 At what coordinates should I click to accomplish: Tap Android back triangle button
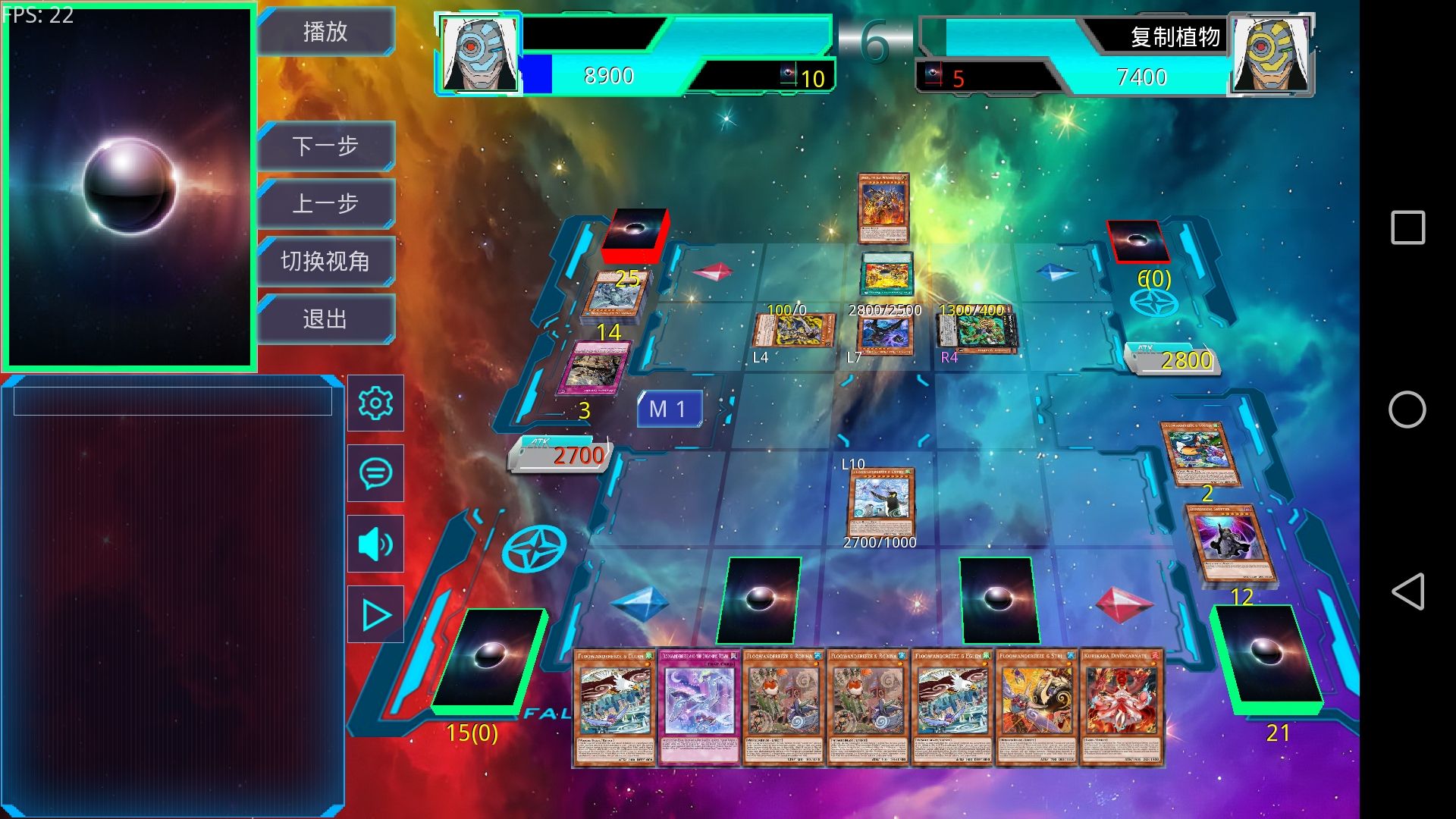coord(1407,591)
